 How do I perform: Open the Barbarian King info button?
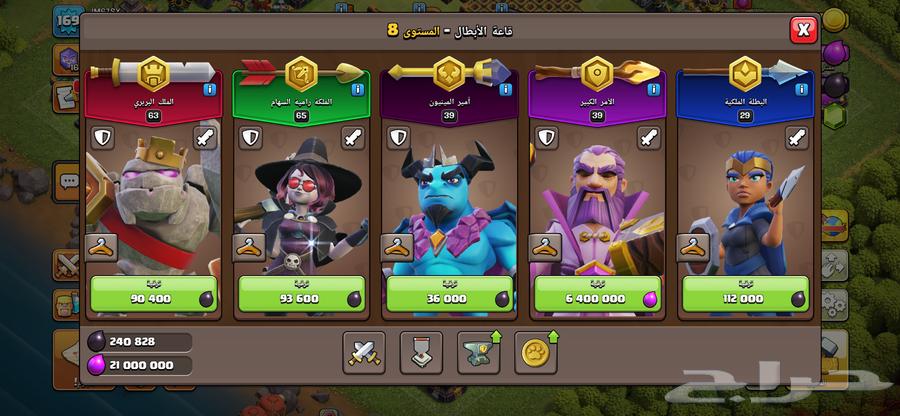tap(210, 89)
